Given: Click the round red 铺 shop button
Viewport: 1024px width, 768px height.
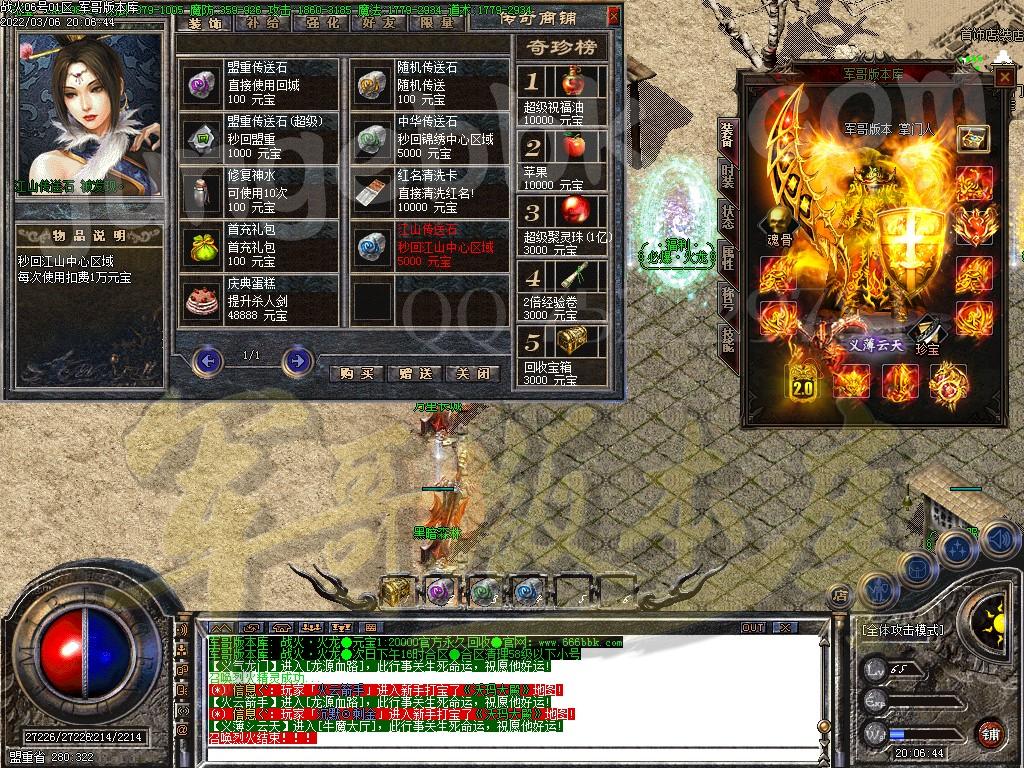Looking at the screenshot, I should click(x=990, y=733).
